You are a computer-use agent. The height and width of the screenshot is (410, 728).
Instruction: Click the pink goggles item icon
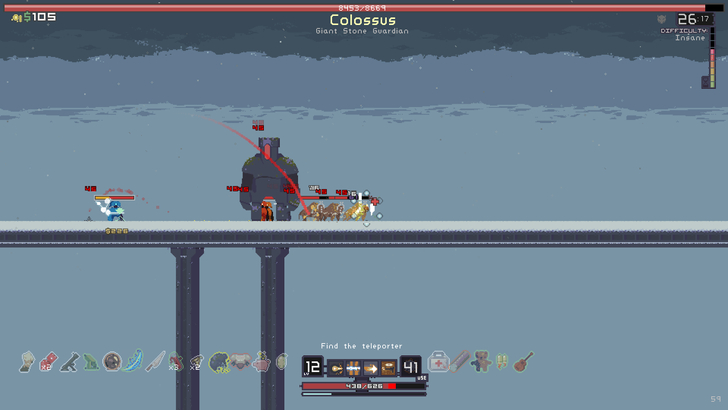[241, 361]
